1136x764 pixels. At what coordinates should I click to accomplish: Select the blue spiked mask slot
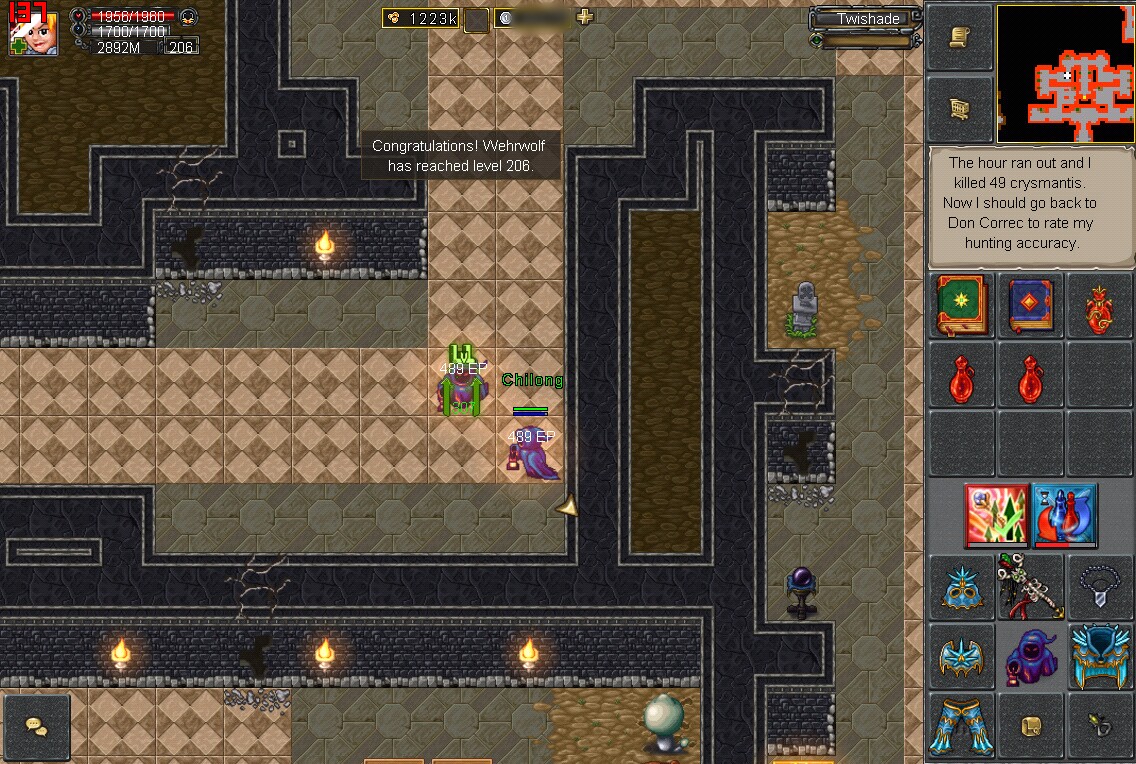click(961, 587)
